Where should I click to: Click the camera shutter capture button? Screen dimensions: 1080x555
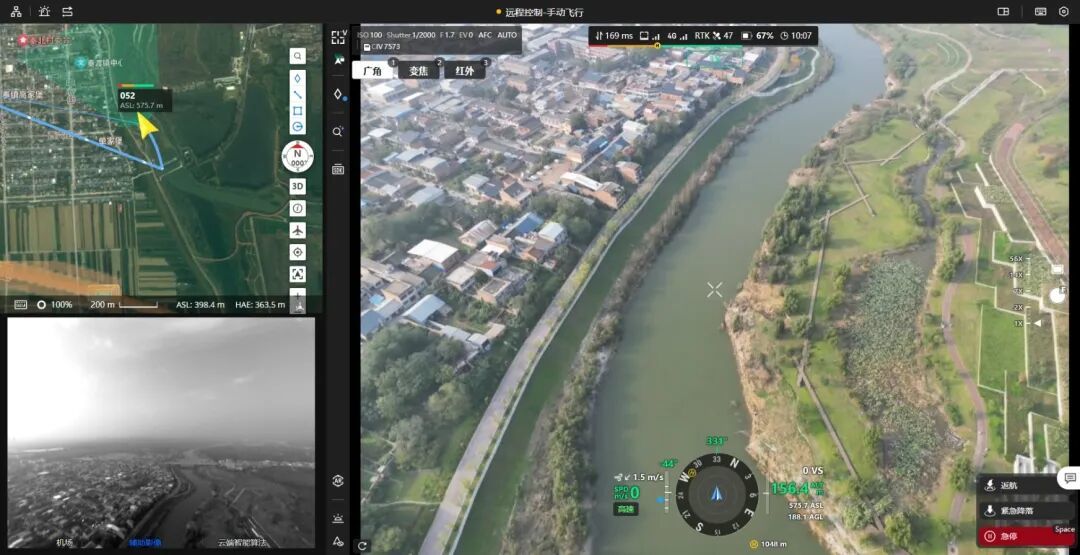[x=1058, y=295]
